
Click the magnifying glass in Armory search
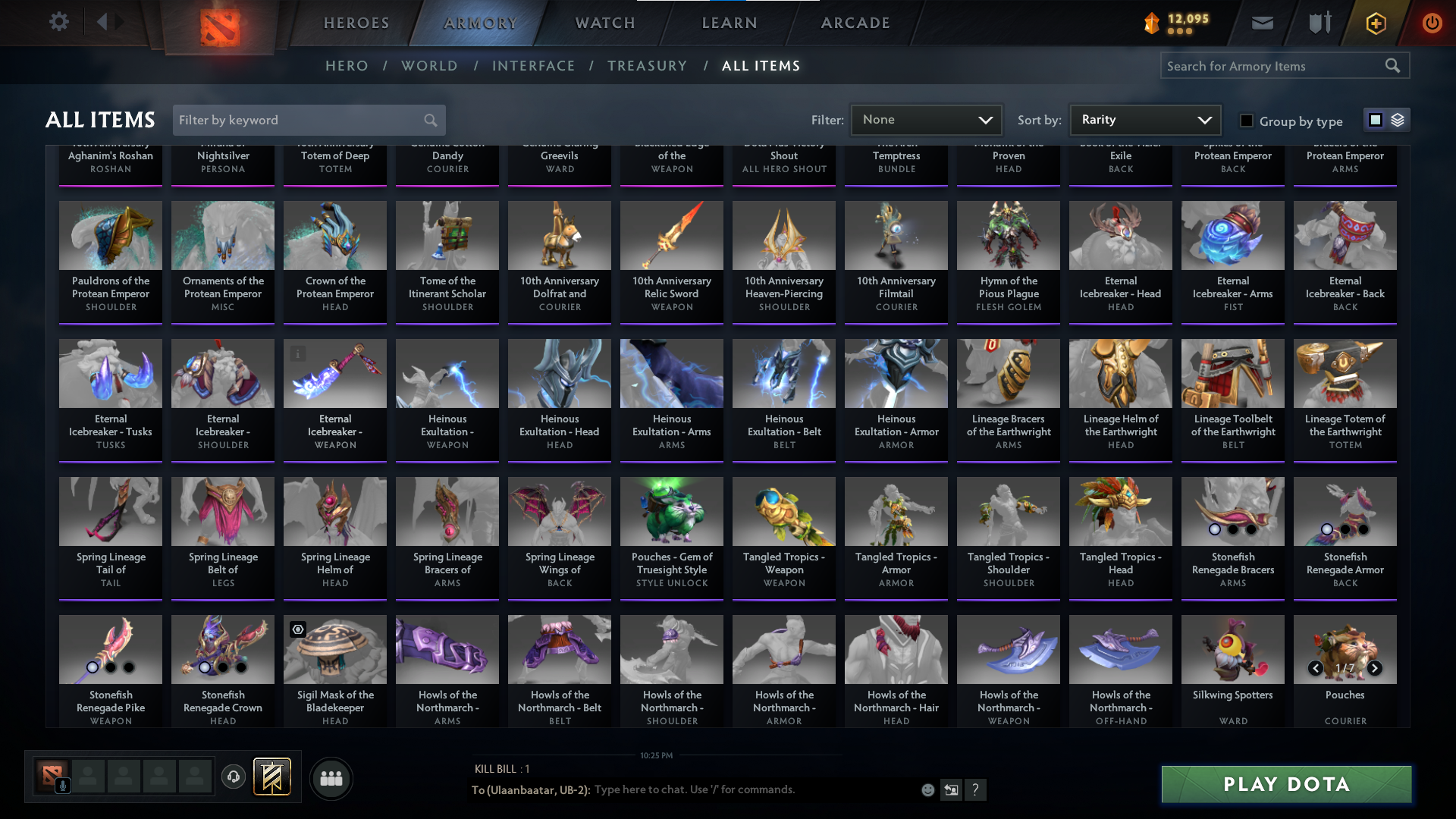(1393, 65)
